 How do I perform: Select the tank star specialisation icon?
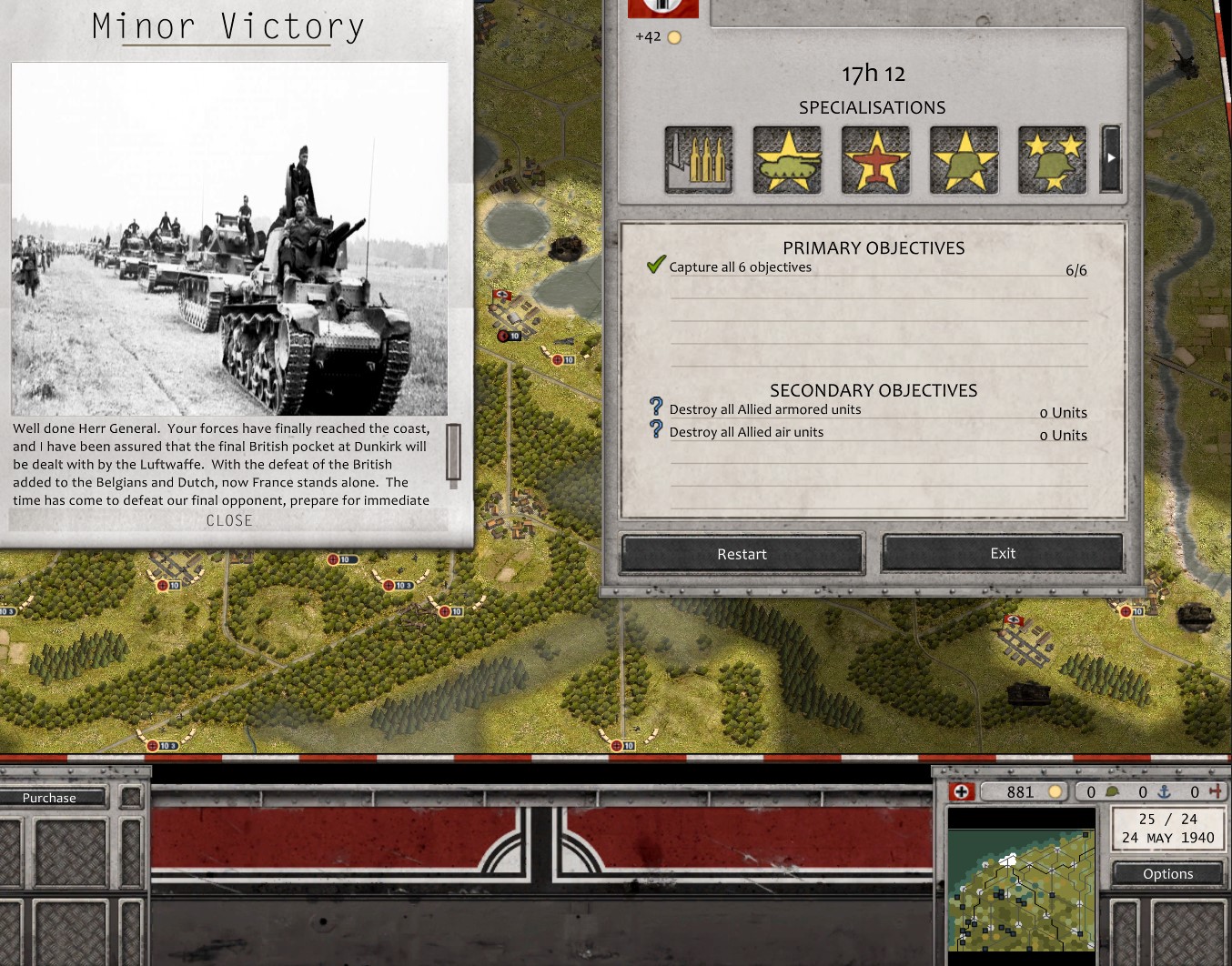[787, 160]
